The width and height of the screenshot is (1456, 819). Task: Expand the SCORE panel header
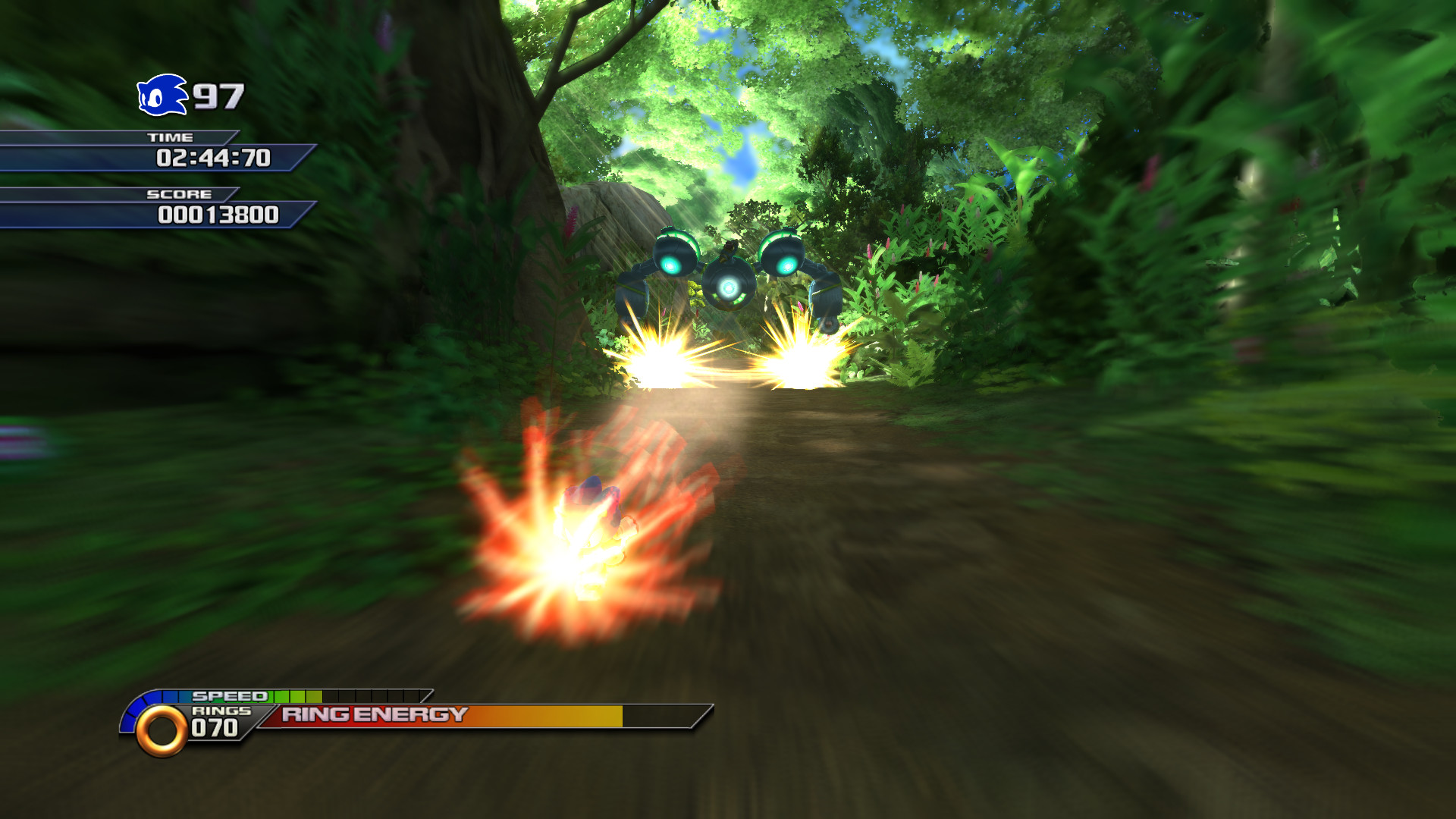tap(180, 194)
